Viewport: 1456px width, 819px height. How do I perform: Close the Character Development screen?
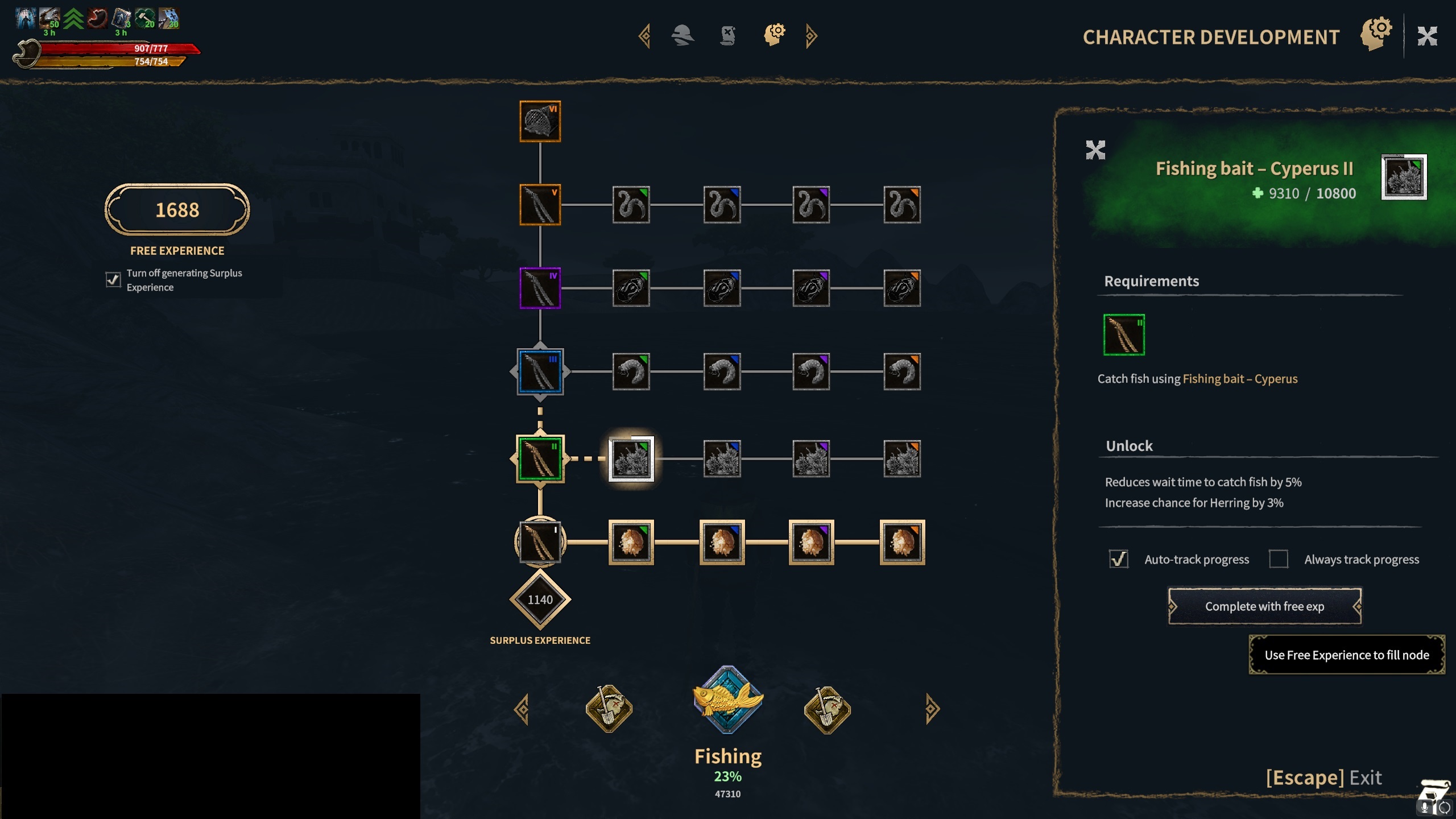tap(1427, 36)
